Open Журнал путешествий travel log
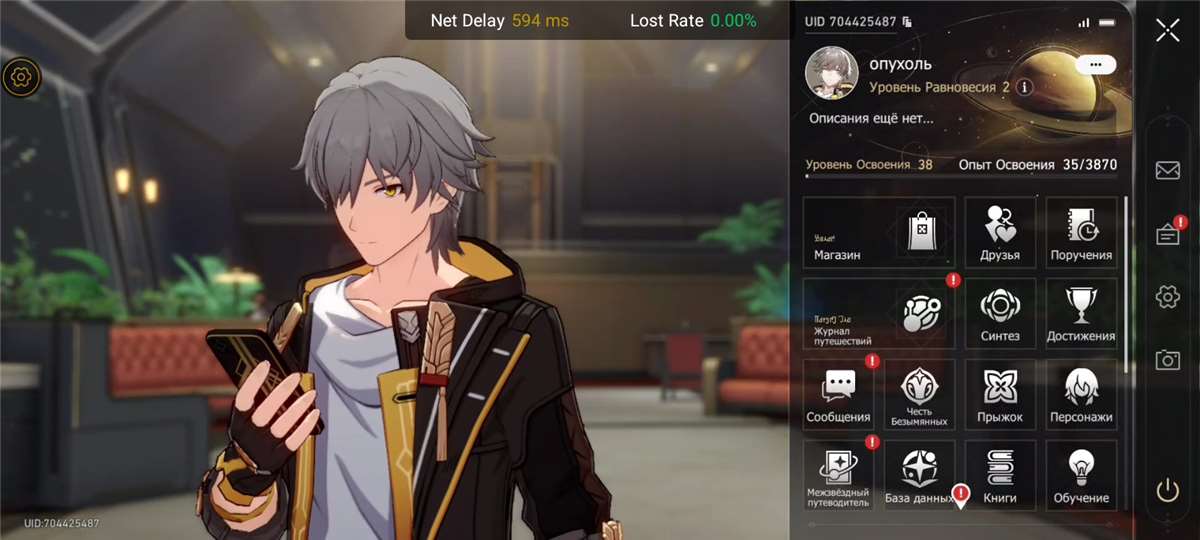 click(878, 314)
